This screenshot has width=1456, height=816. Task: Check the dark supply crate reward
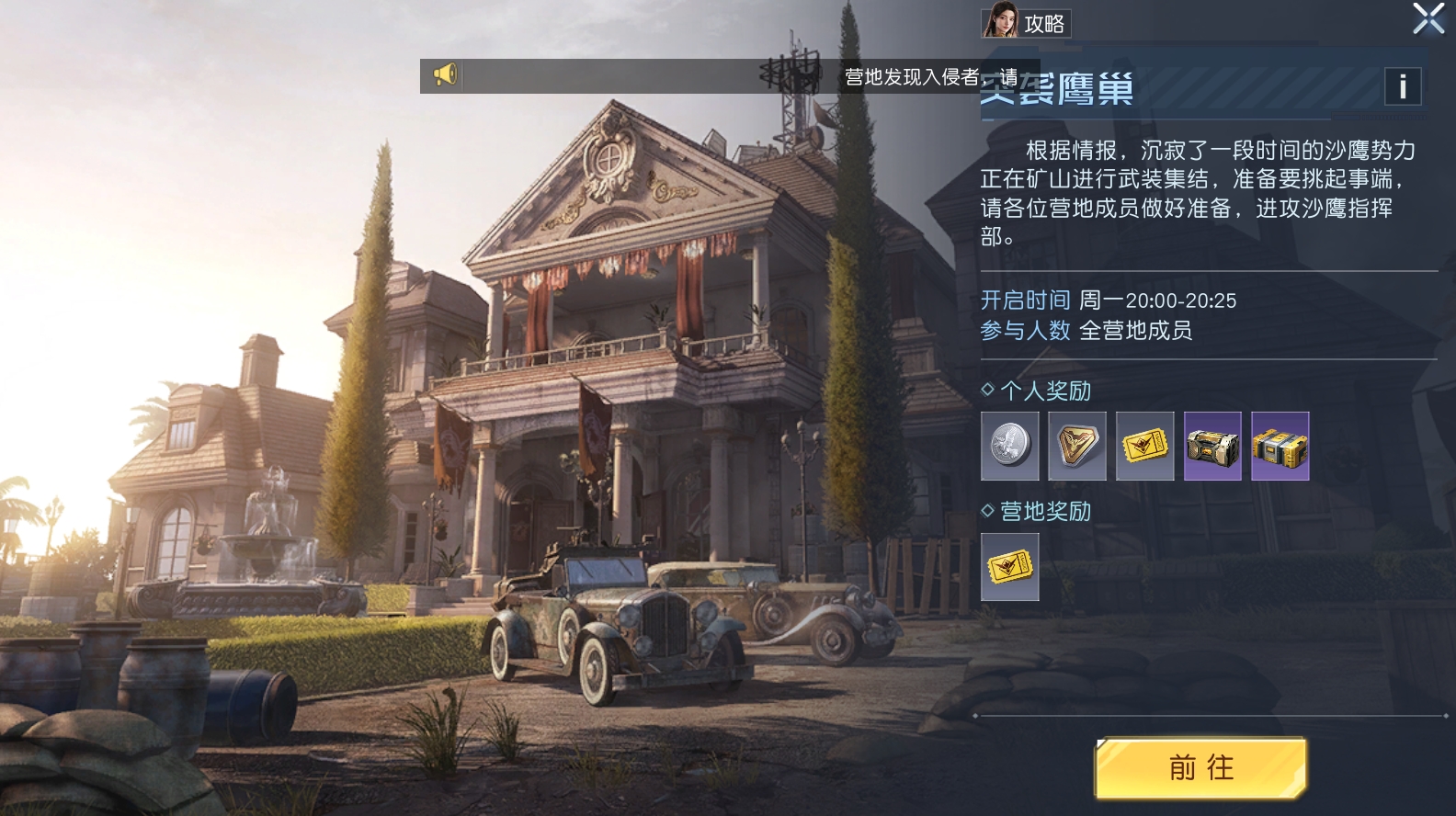1212,446
